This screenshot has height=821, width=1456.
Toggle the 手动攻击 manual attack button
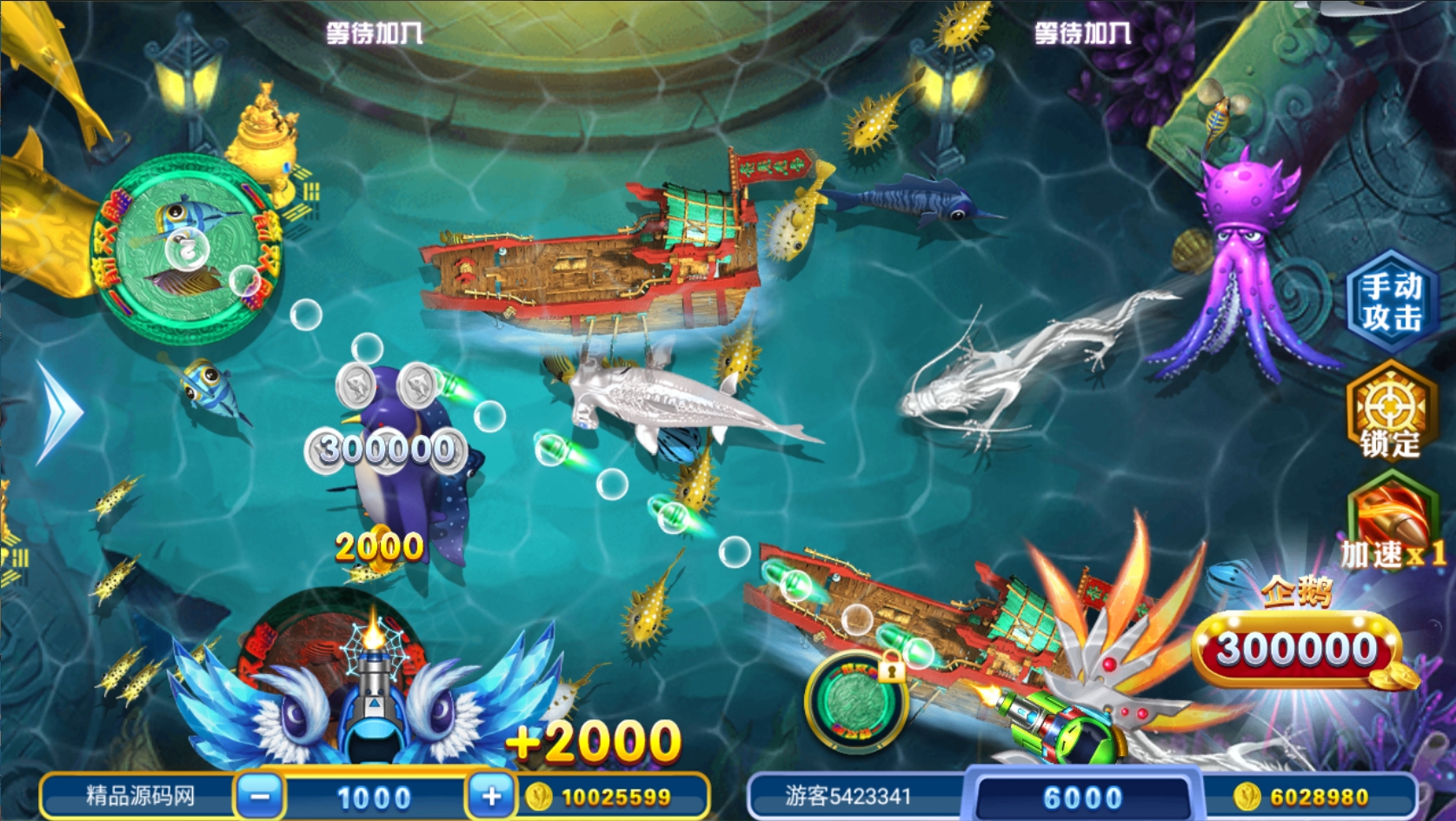pyautogui.click(x=1391, y=301)
